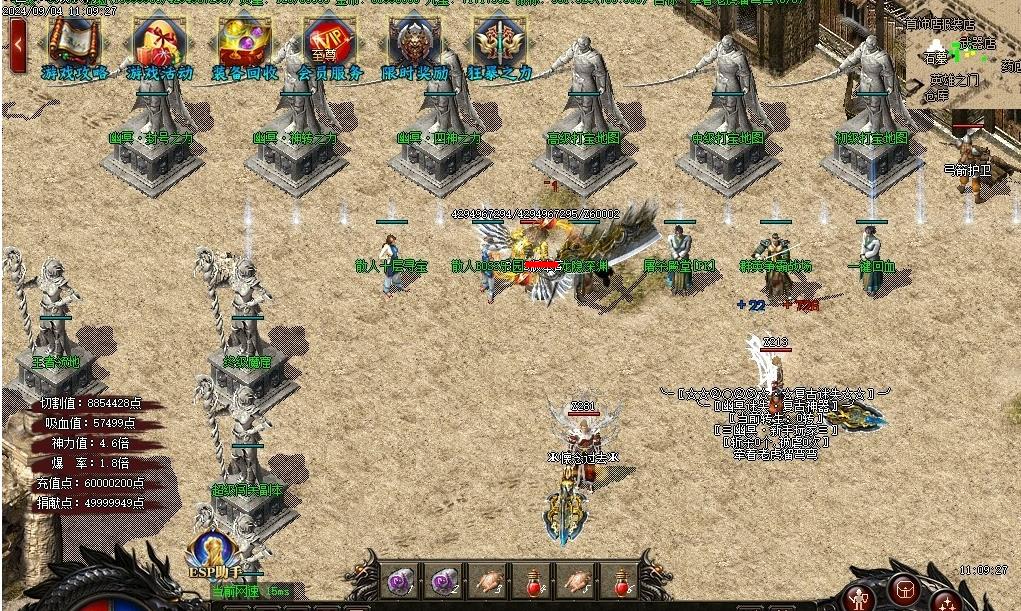The width and height of the screenshot is (1021, 611).
Task: Open the ESP助手 assistant
Action: point(211,553)
